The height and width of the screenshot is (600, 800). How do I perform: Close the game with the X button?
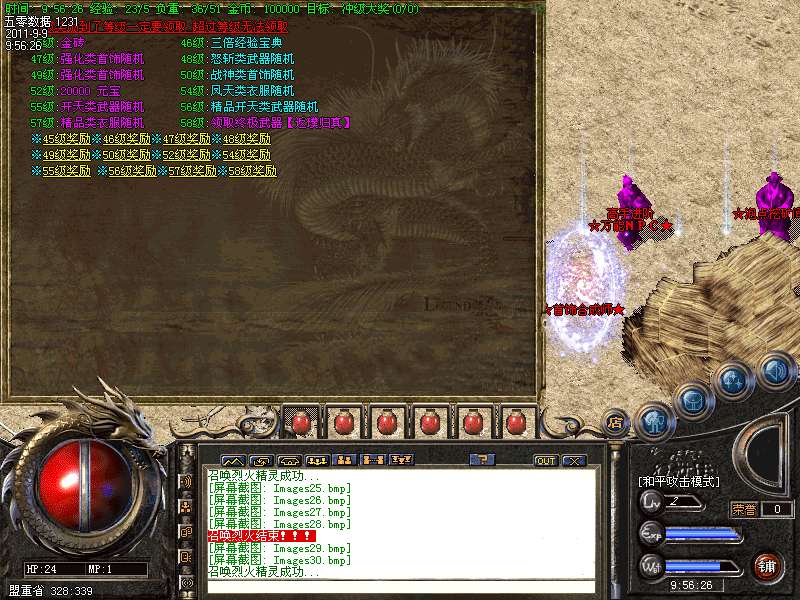click(x=573, y=461)
